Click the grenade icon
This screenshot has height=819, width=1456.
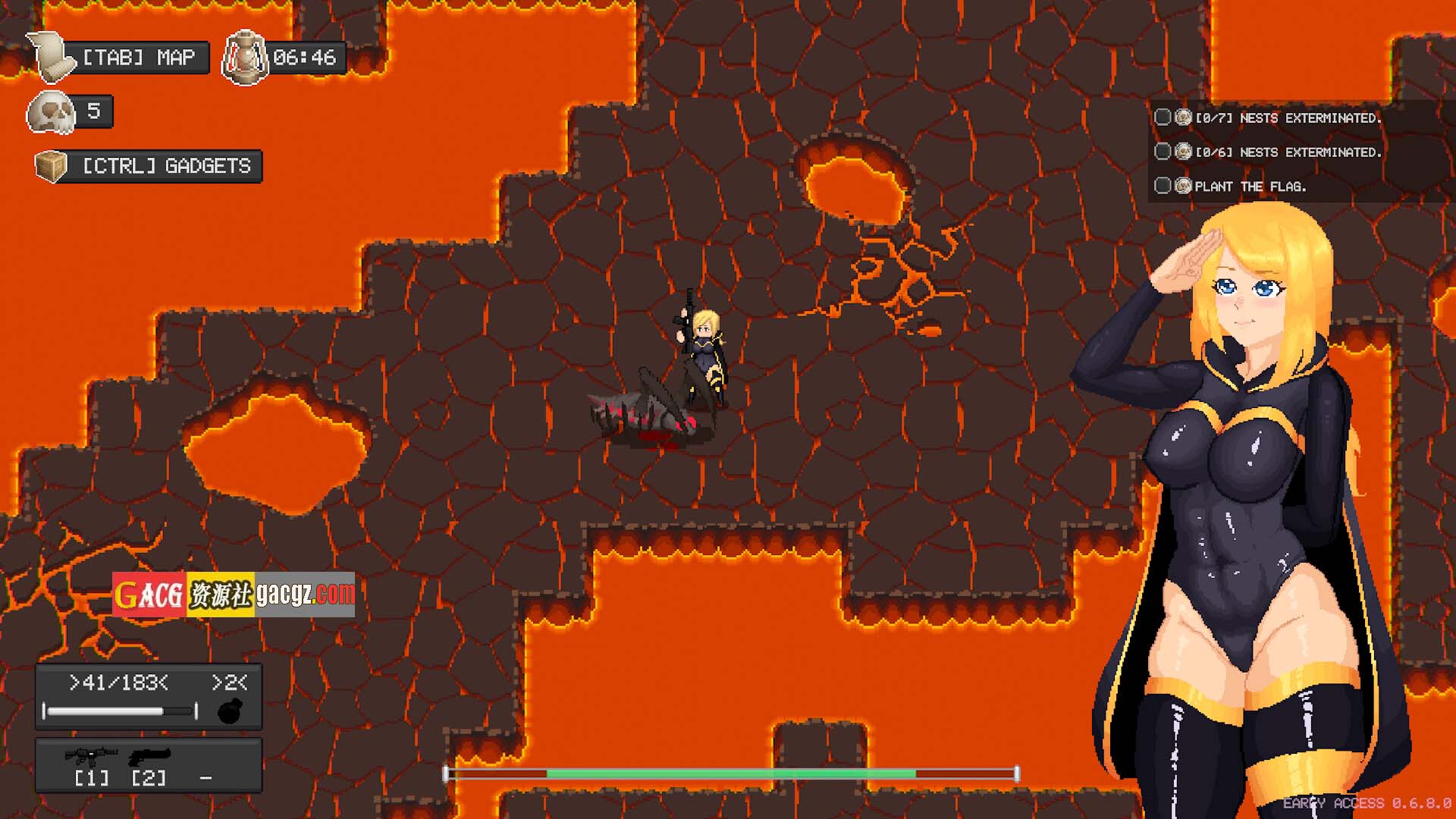coord(230,711)
